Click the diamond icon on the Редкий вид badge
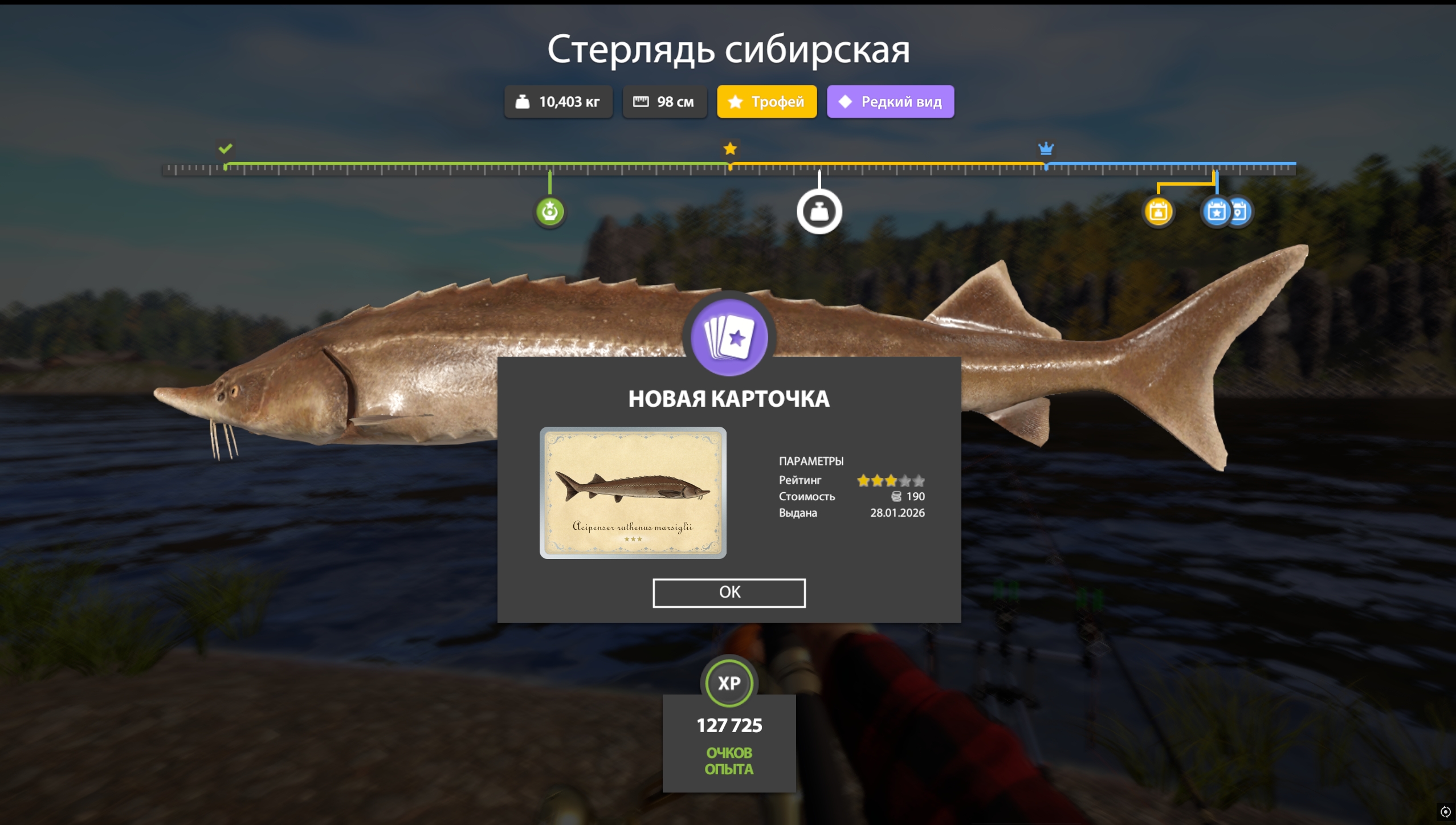 point(846,101)
